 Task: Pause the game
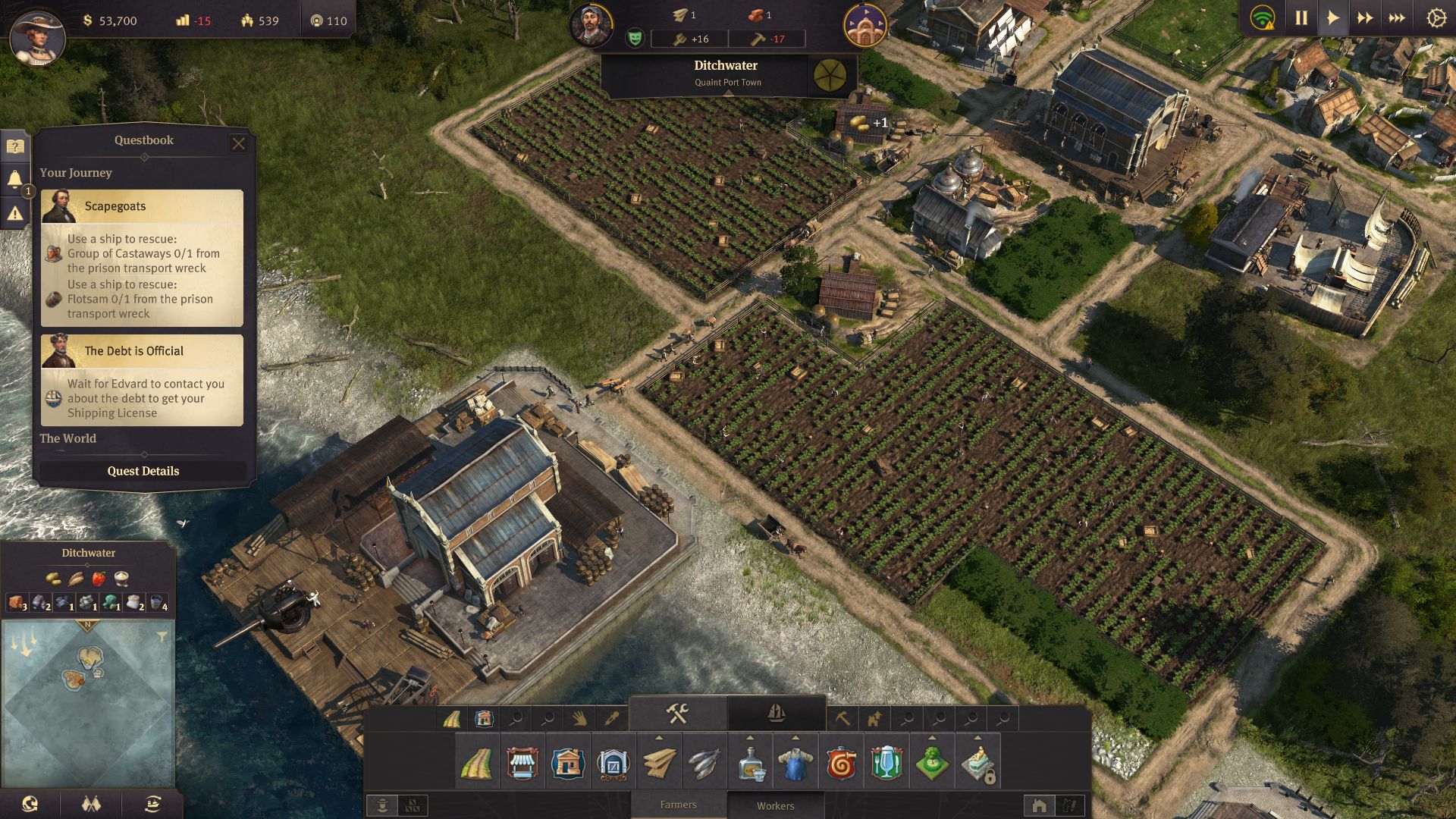tap(1301, 17)
